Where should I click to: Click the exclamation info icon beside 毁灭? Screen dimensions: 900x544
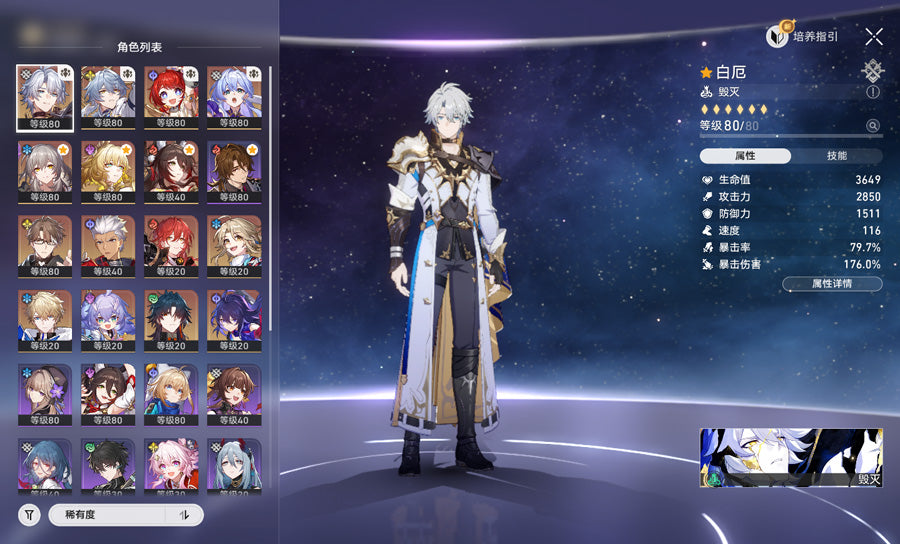873,91
